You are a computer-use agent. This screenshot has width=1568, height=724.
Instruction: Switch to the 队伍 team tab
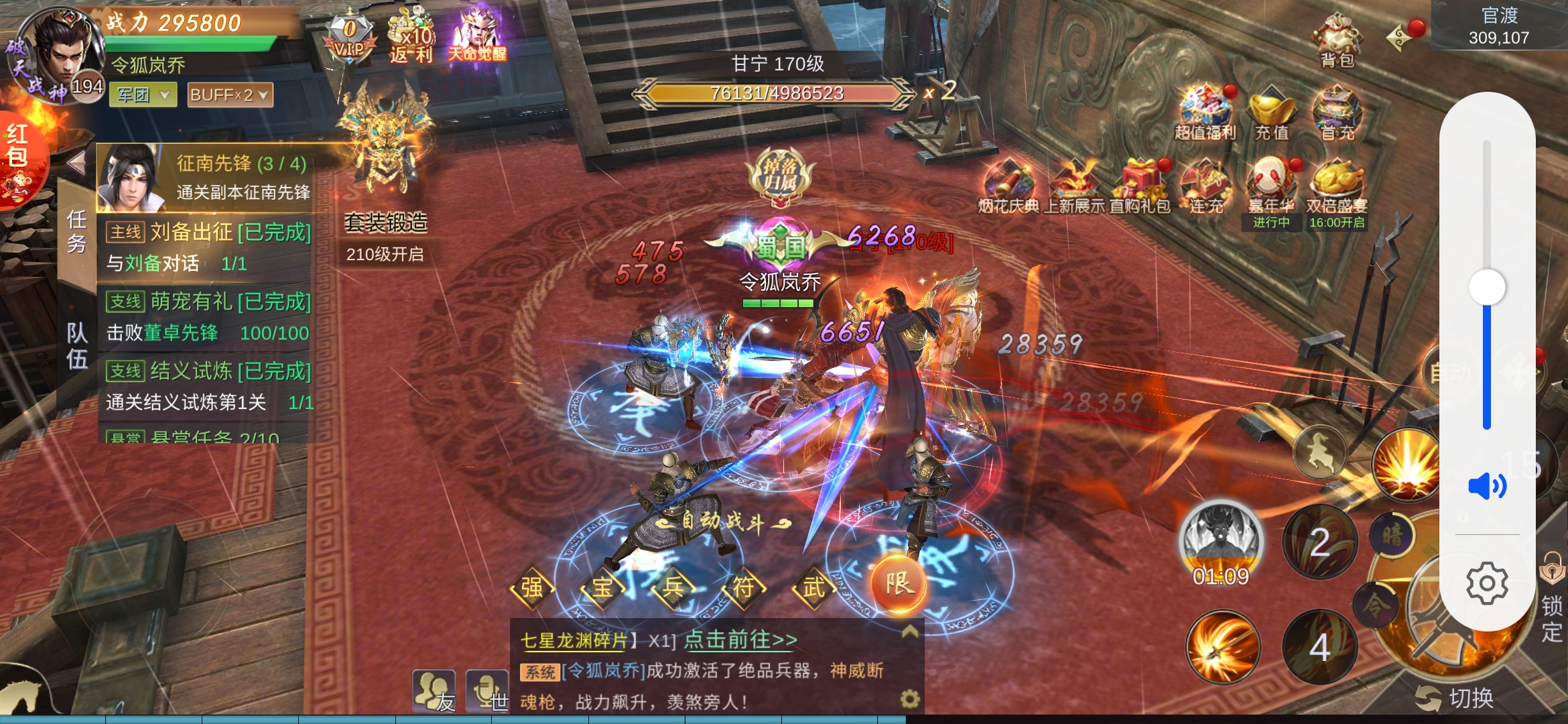77,345
